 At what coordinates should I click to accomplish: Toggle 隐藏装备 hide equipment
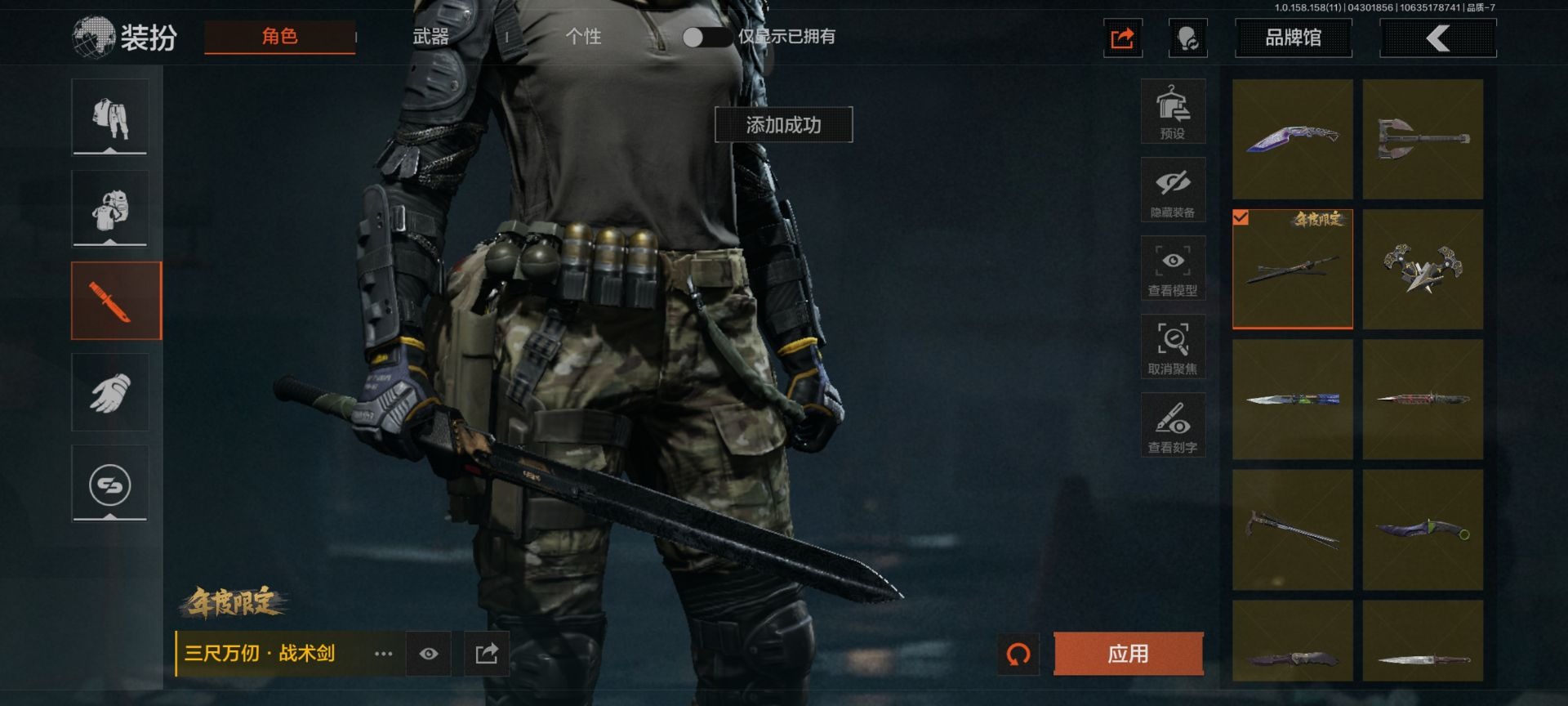[1173, 190]
